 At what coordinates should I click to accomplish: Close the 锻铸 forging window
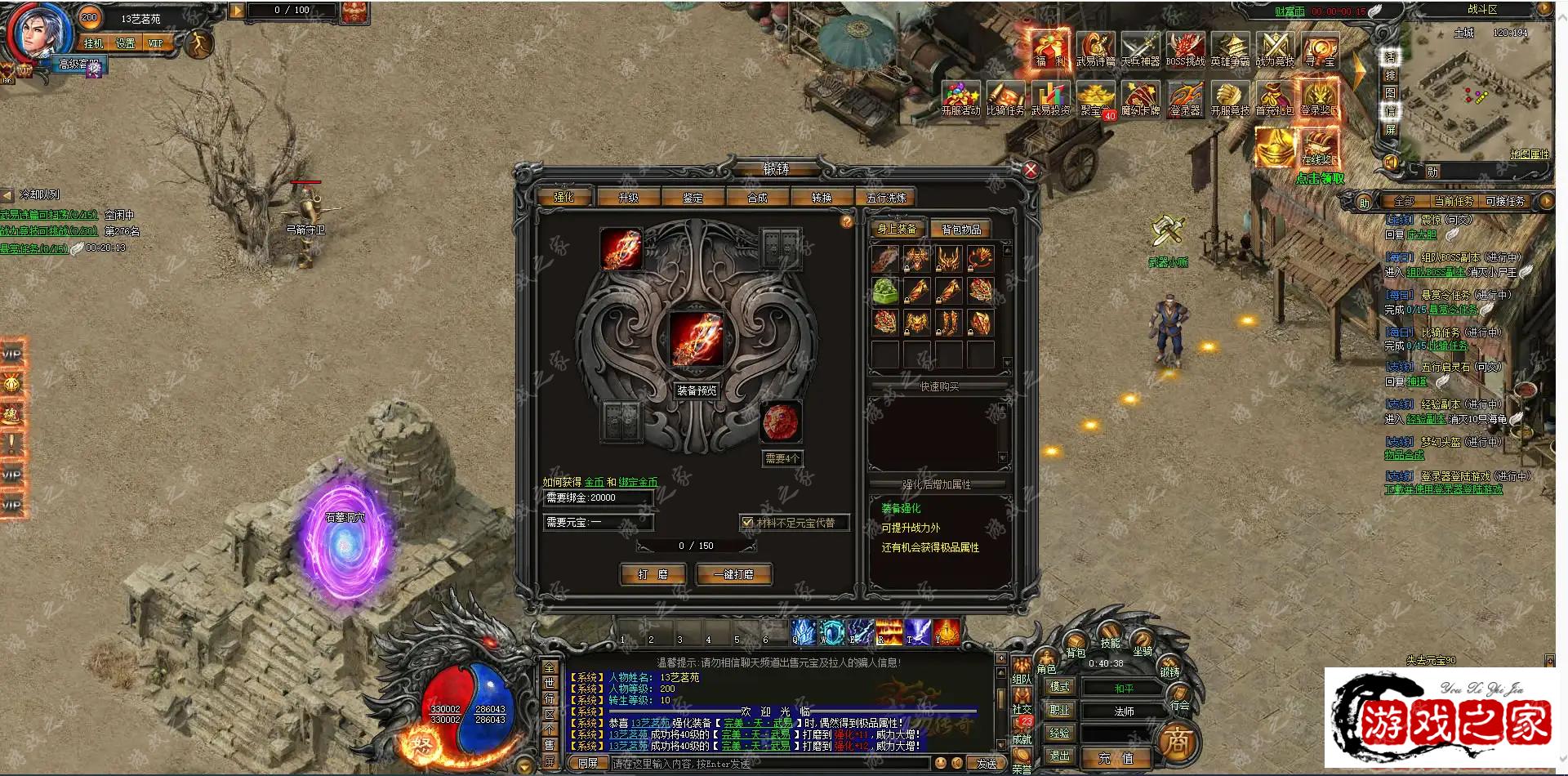pos(1031,170)
